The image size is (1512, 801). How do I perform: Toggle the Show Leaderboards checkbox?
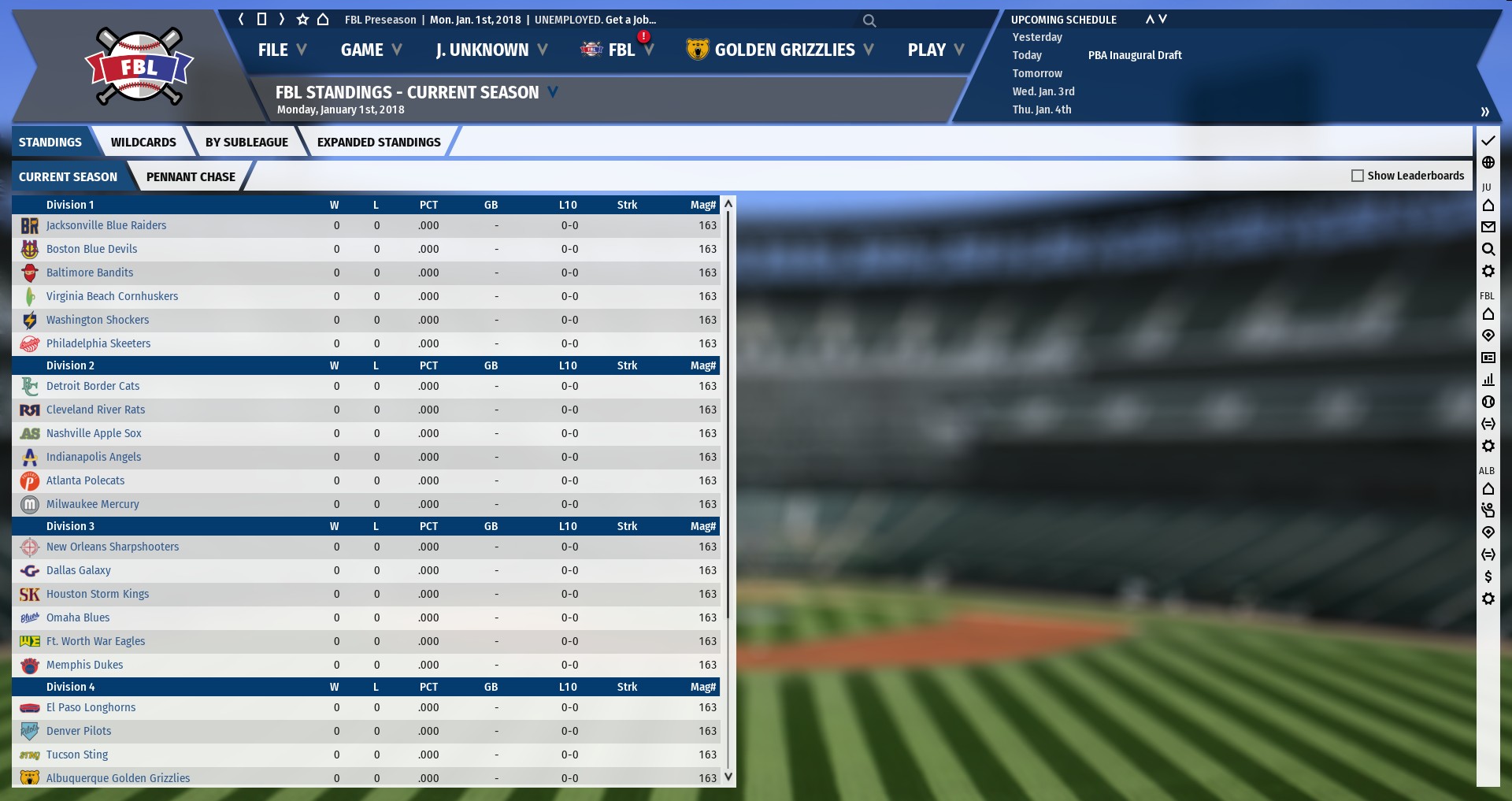click(1358, 176)
